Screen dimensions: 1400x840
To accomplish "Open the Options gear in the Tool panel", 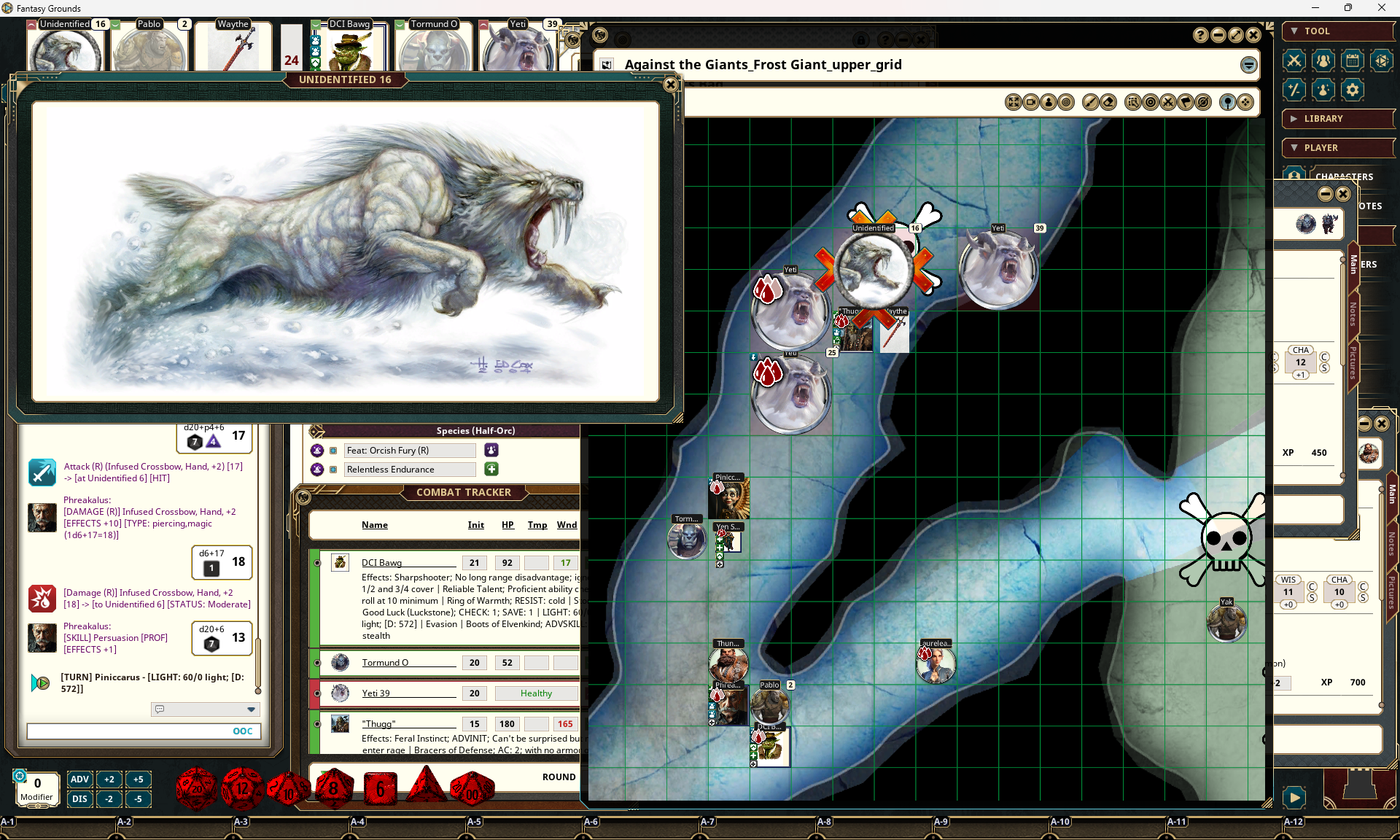I will coord(1353,90).
